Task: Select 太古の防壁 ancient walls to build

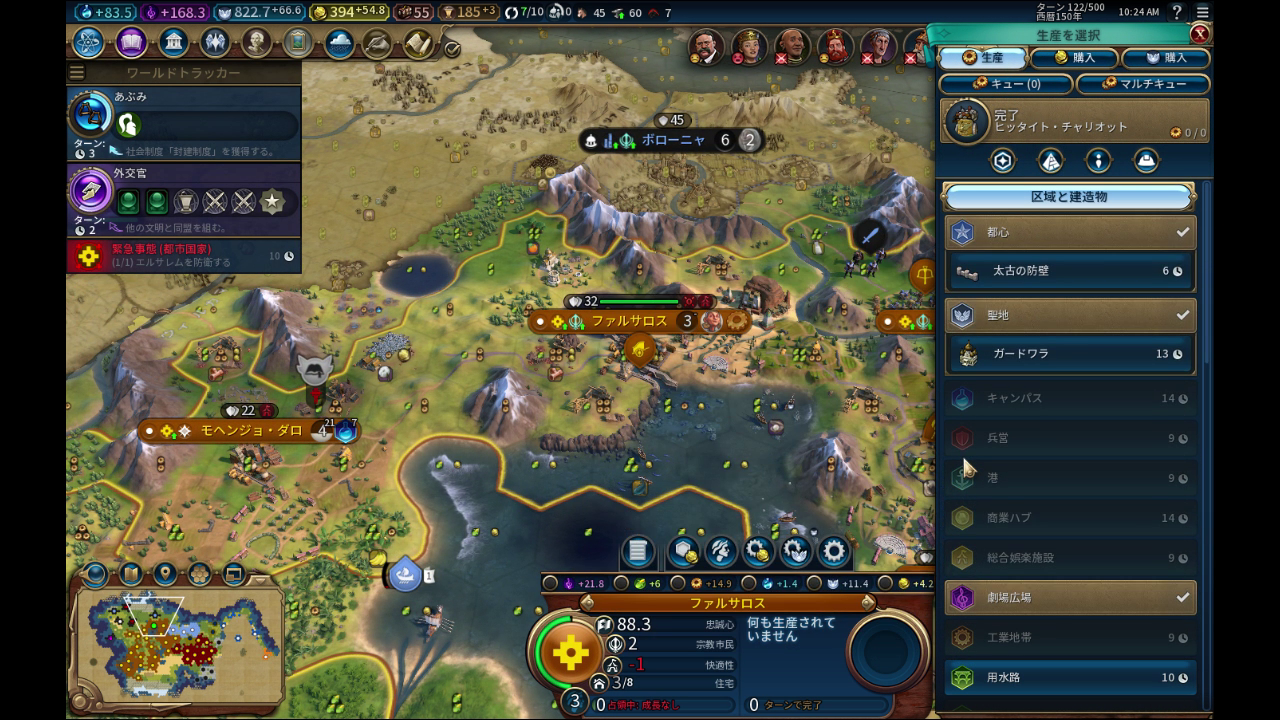Action: [1070, 271]
